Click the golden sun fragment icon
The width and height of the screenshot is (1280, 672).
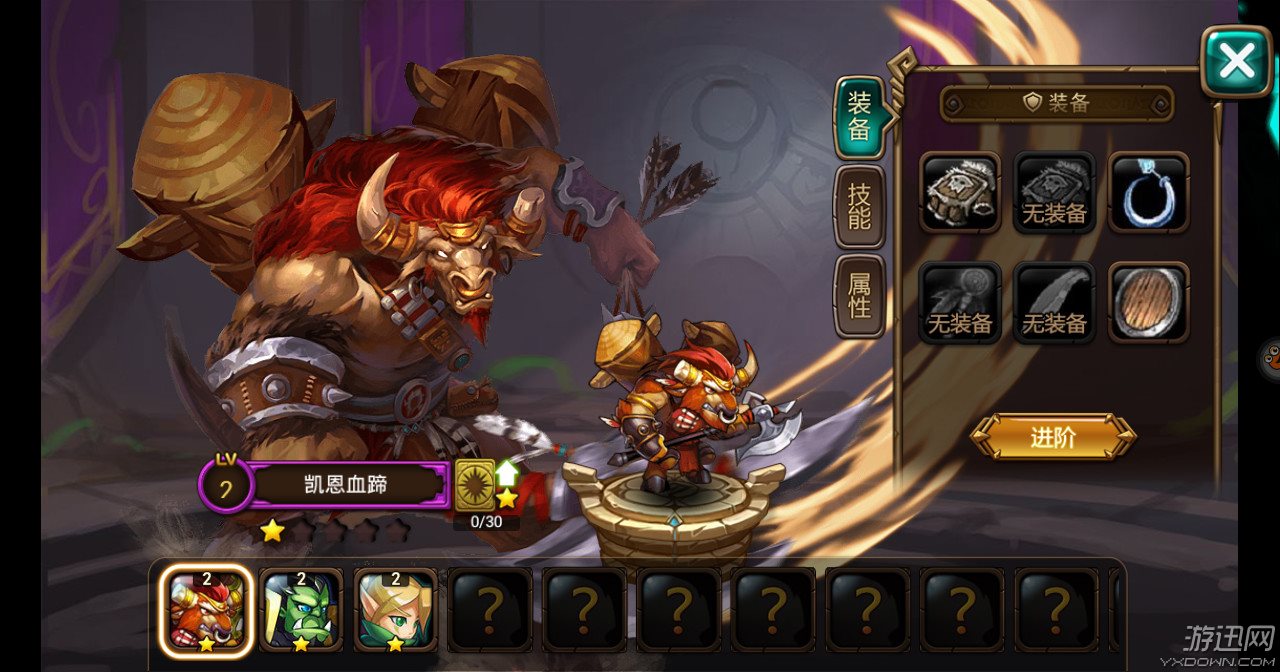[475, 484]
